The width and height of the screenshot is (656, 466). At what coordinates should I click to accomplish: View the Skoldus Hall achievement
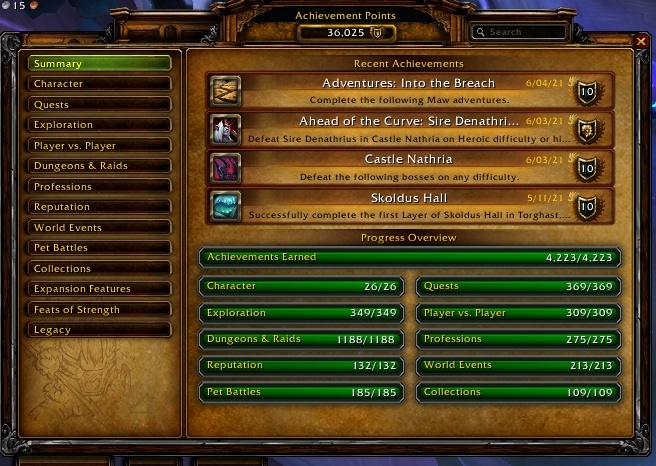404,205
